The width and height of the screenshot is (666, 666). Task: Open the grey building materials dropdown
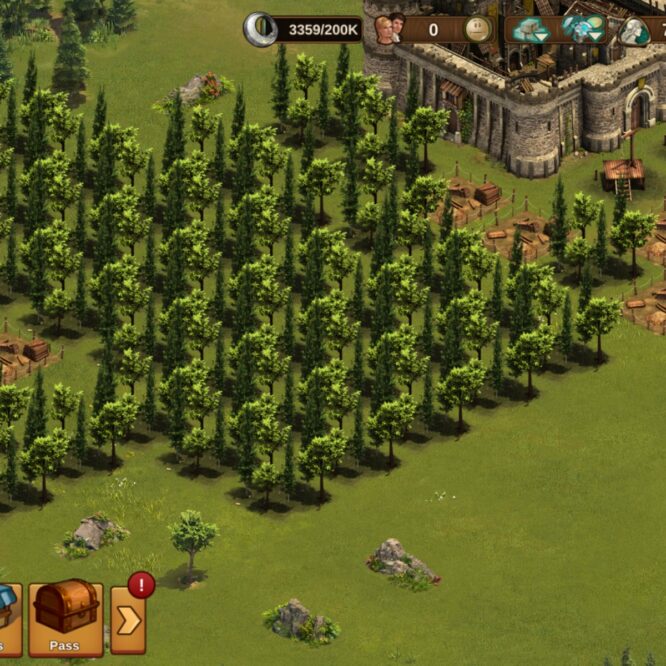530,30
